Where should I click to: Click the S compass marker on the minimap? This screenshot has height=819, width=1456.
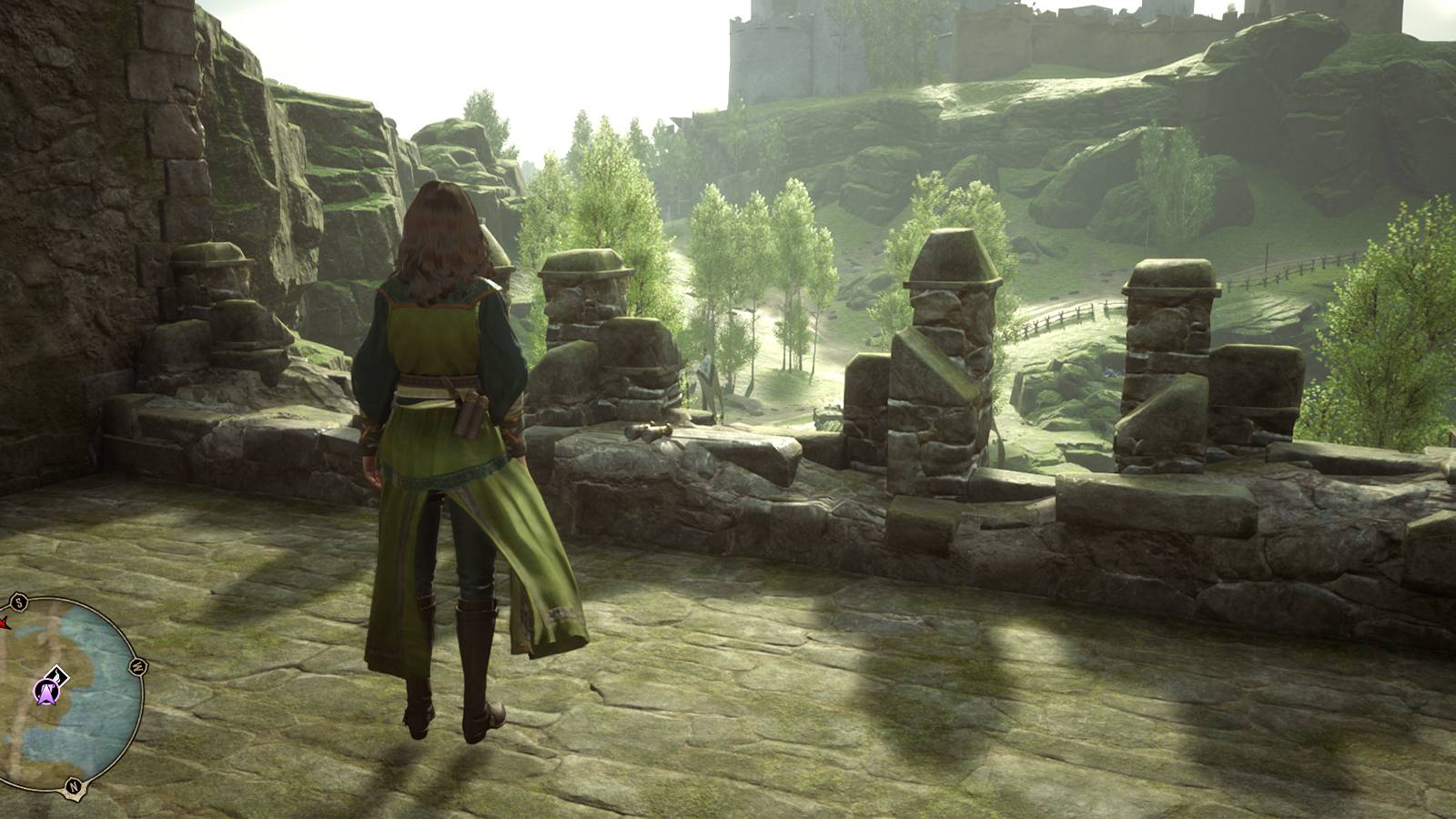tap(17, 599)
